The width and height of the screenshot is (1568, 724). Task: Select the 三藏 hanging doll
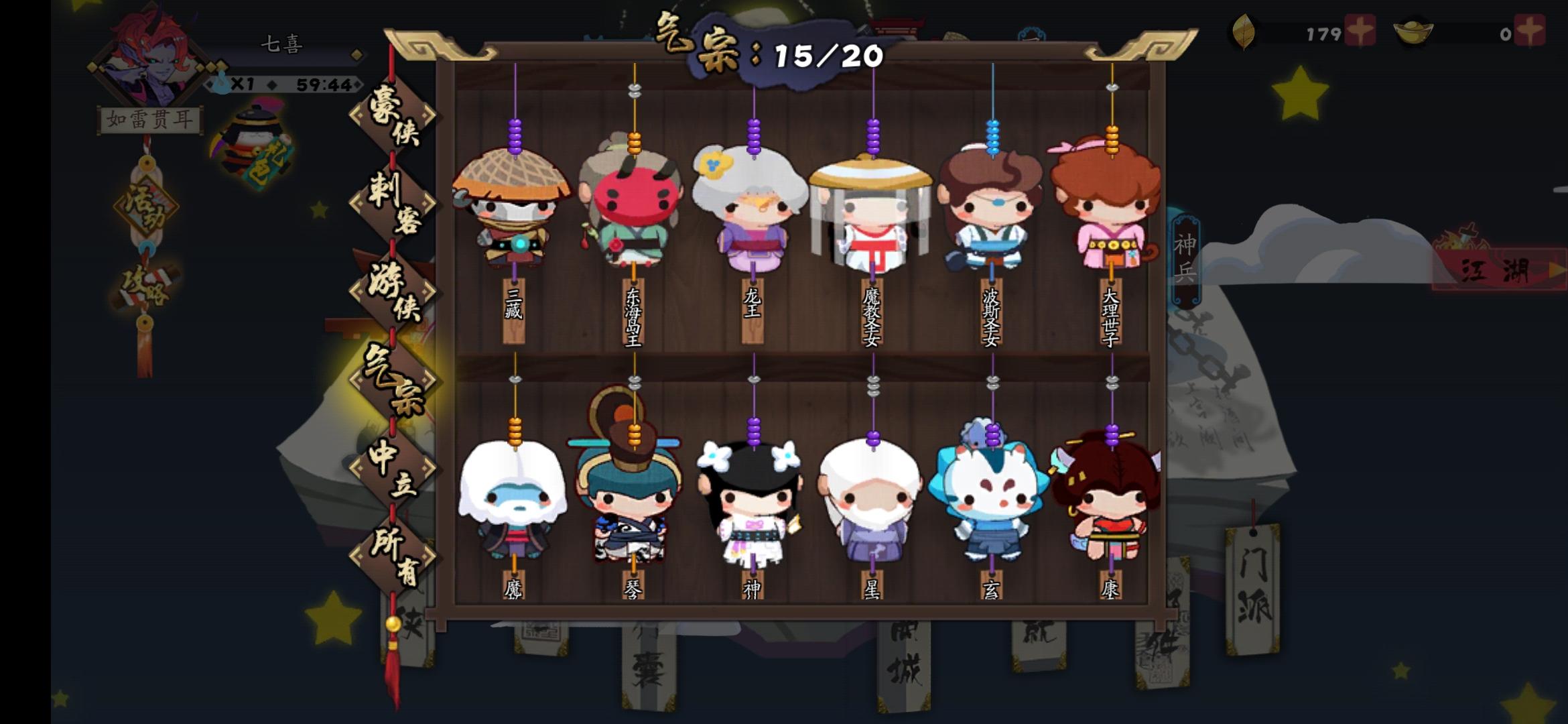513,215
